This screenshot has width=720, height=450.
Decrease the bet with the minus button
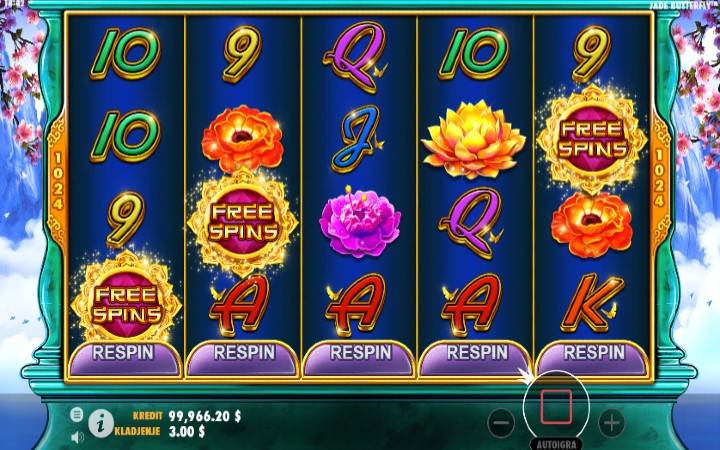coord(501,423)
